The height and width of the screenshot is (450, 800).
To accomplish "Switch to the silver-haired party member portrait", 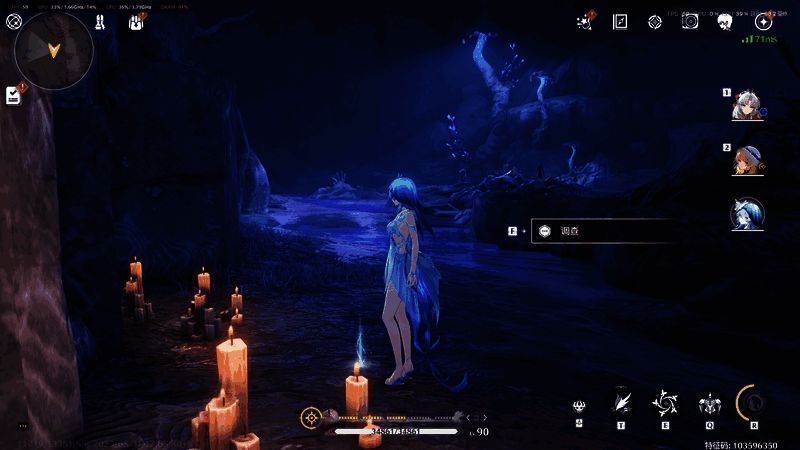I will [746, 104].
